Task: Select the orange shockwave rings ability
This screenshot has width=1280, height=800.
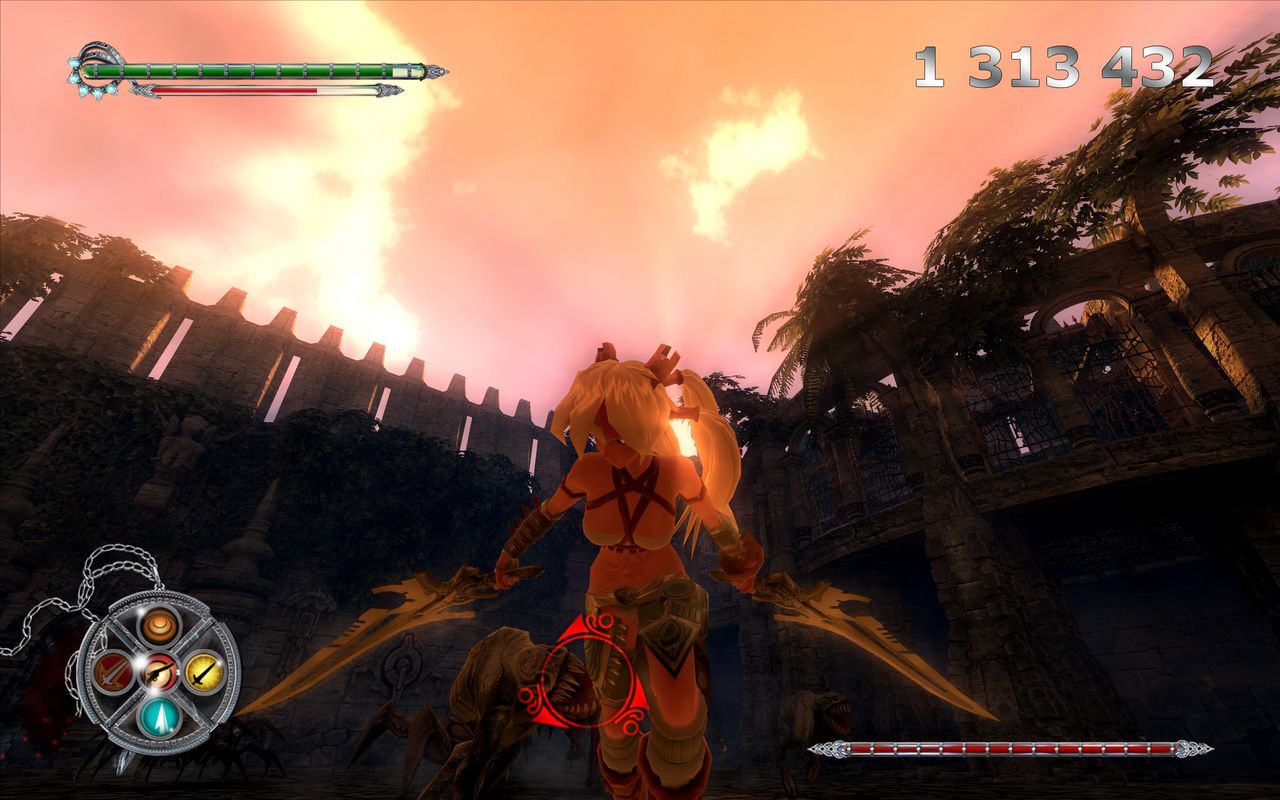Action: pyautogui.click(x=158, y=626)
